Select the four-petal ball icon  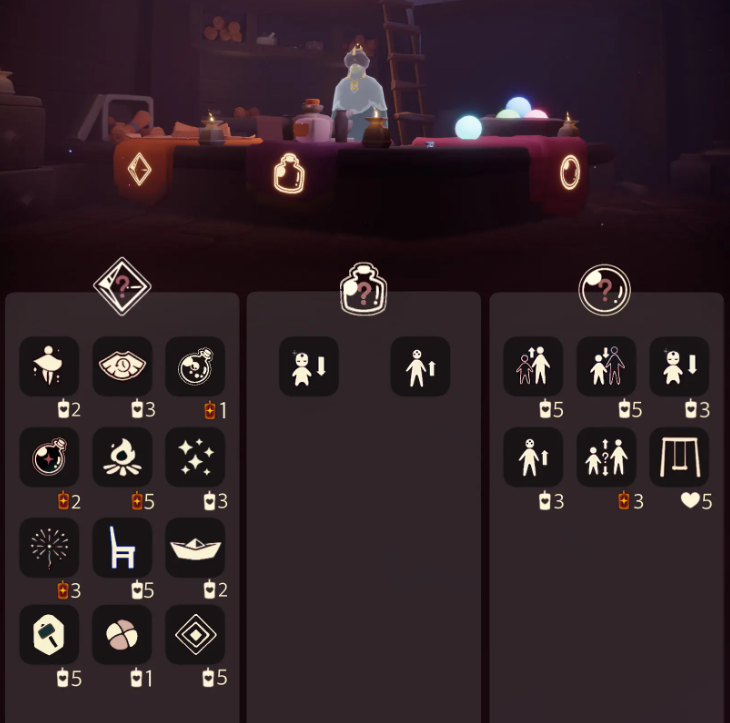coord(122,635)
